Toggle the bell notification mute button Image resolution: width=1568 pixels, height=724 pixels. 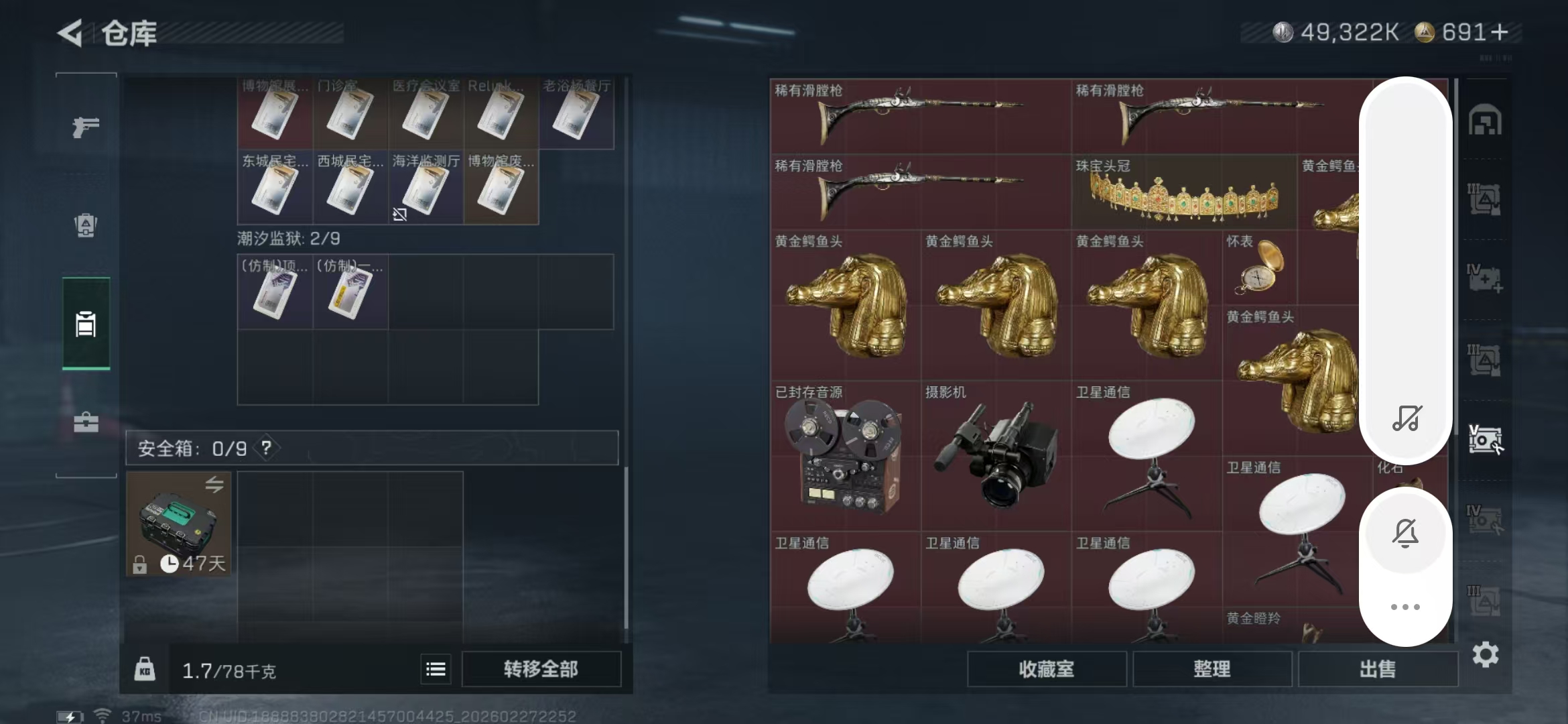1405,533
